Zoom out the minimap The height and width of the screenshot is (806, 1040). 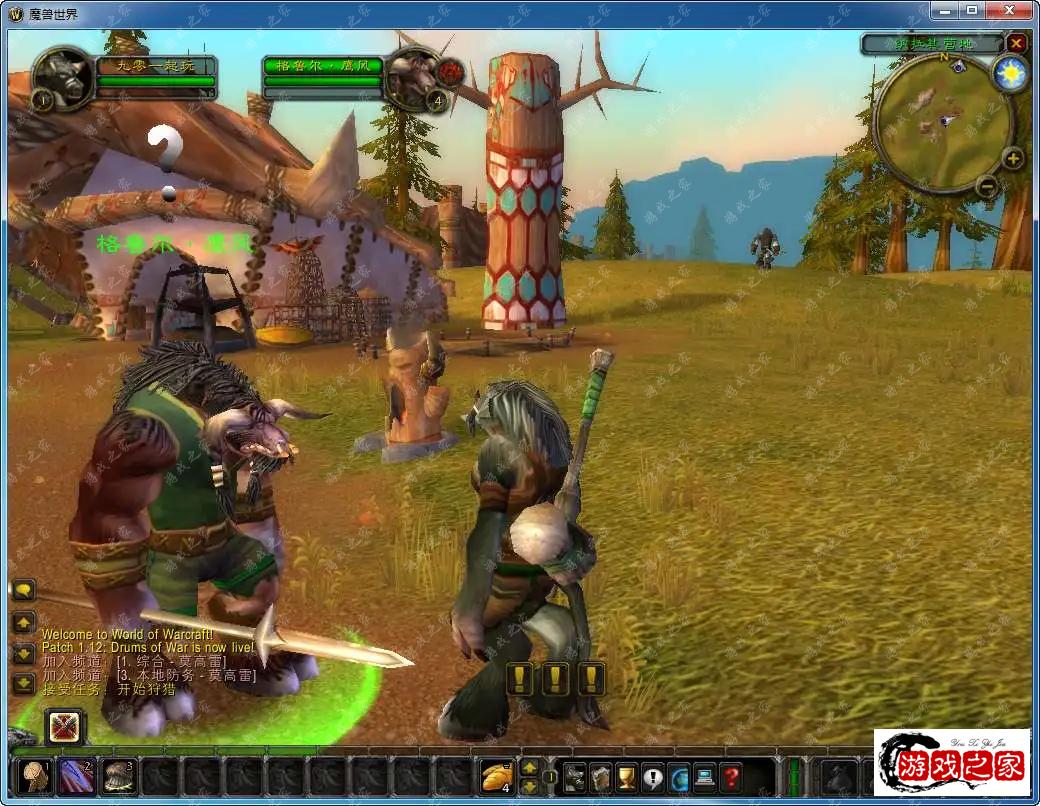(986, 185)
